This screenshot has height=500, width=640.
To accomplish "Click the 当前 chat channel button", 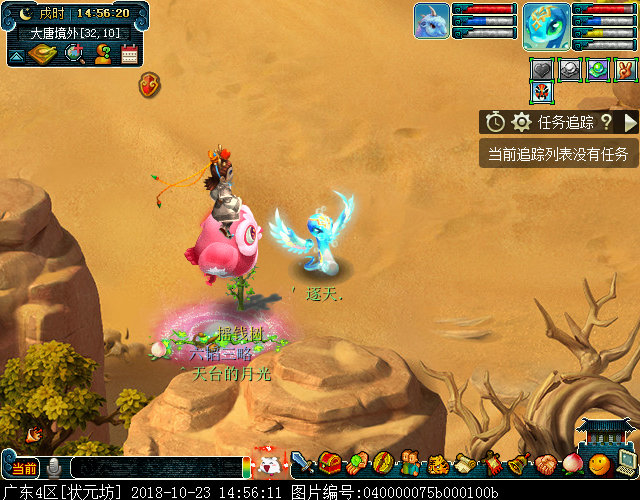I will pyautogui.click(x=24, y=468).
